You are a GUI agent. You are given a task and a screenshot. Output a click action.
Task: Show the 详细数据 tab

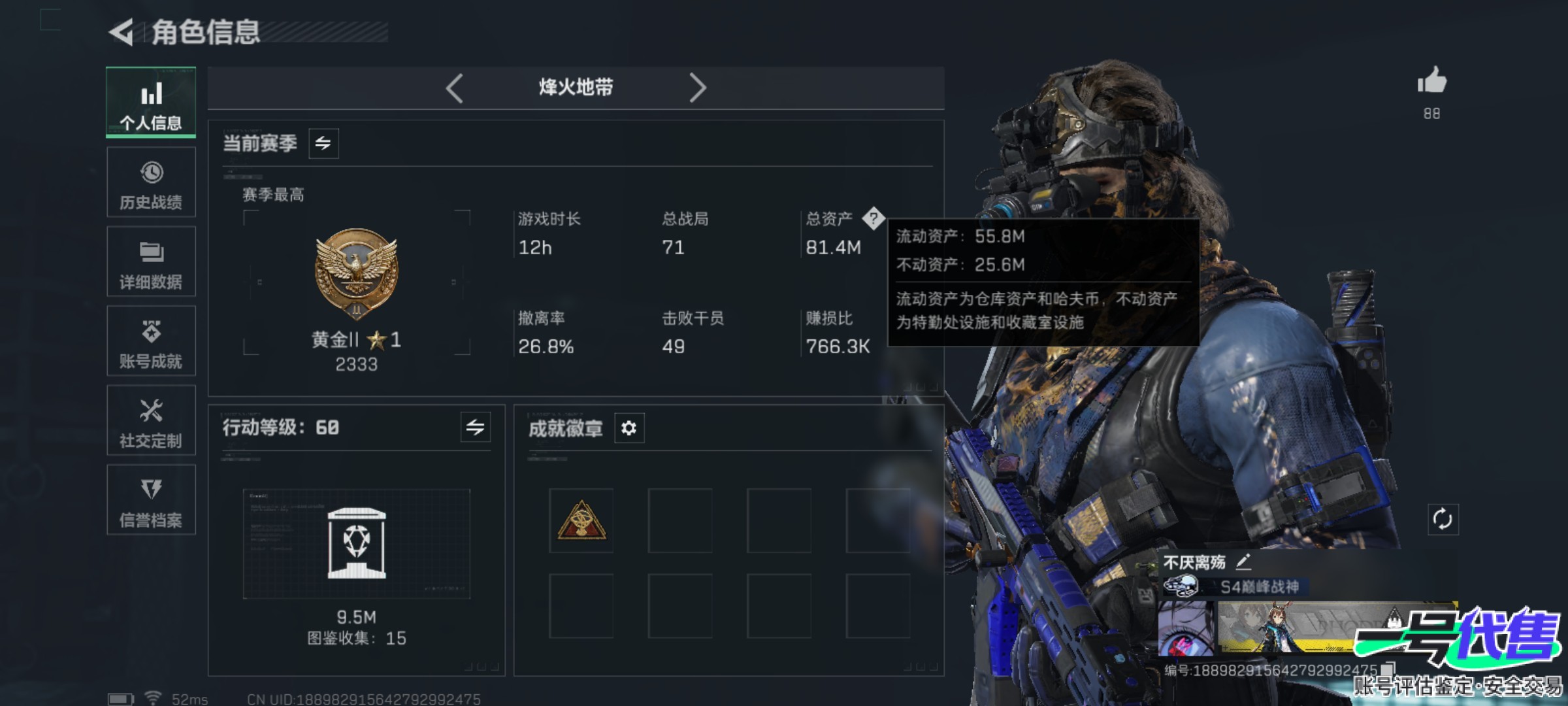(x=151, y=261)
